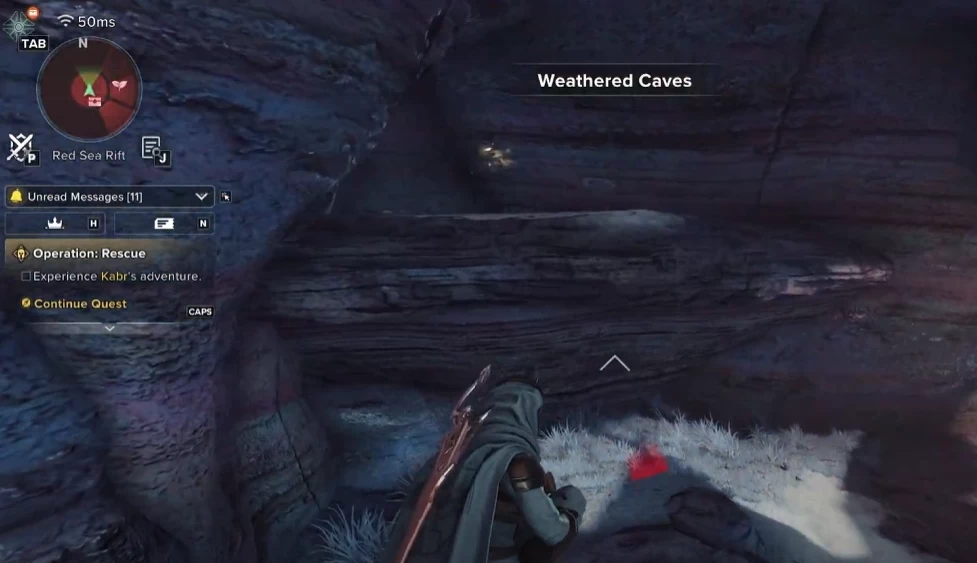Expand the quest list down arrow

tap(110, 328)
